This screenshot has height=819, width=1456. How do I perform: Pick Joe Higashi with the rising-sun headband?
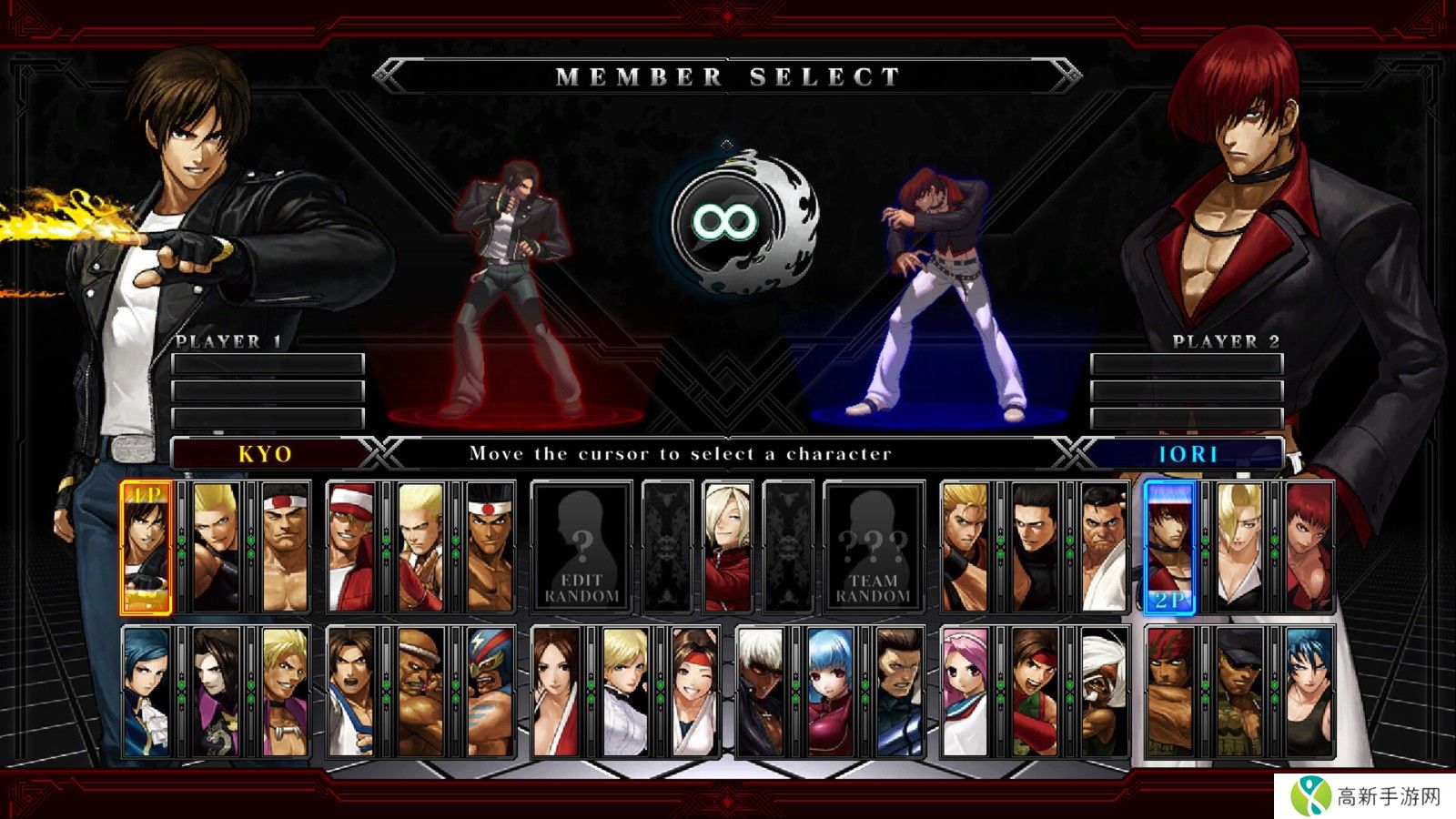490,547
